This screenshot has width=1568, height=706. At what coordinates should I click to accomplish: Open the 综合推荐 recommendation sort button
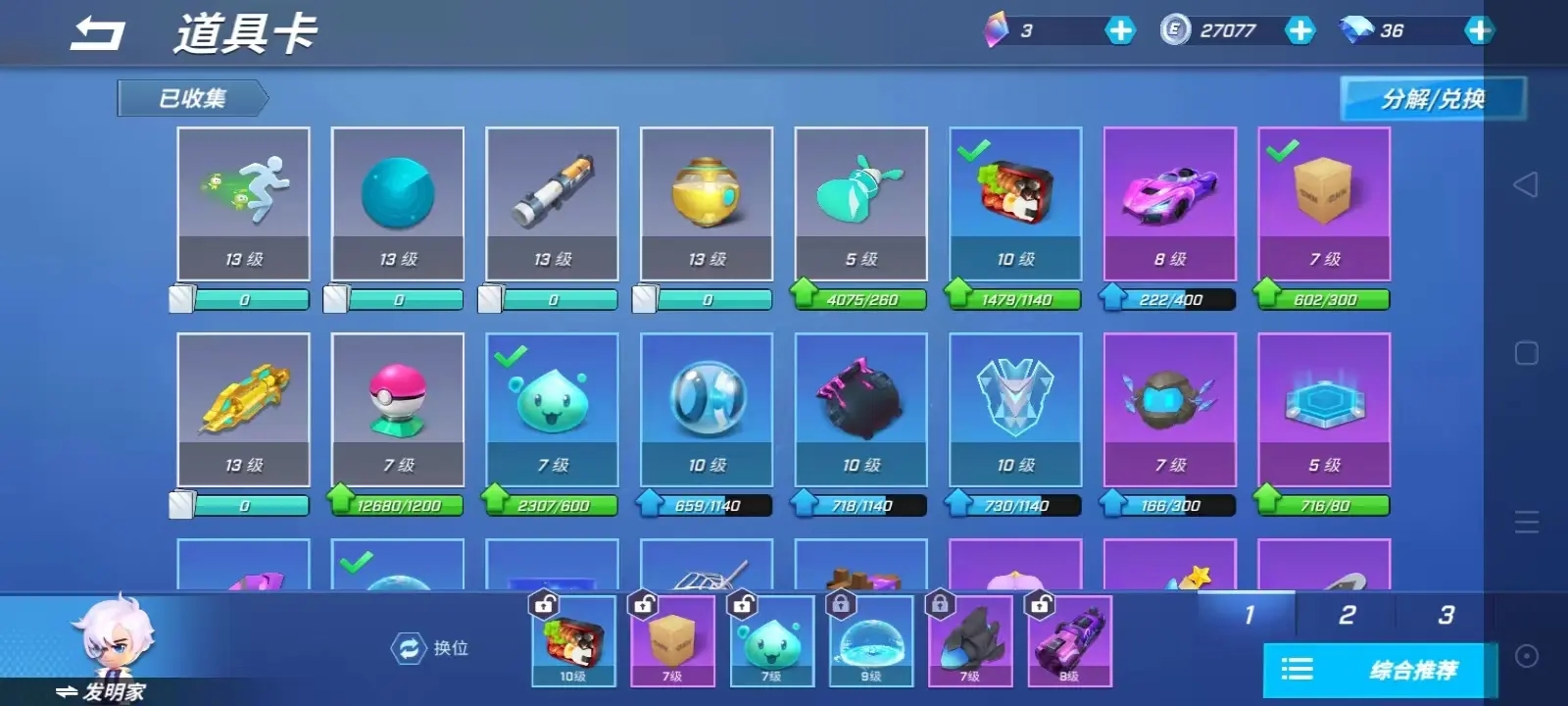point(1380,671)
